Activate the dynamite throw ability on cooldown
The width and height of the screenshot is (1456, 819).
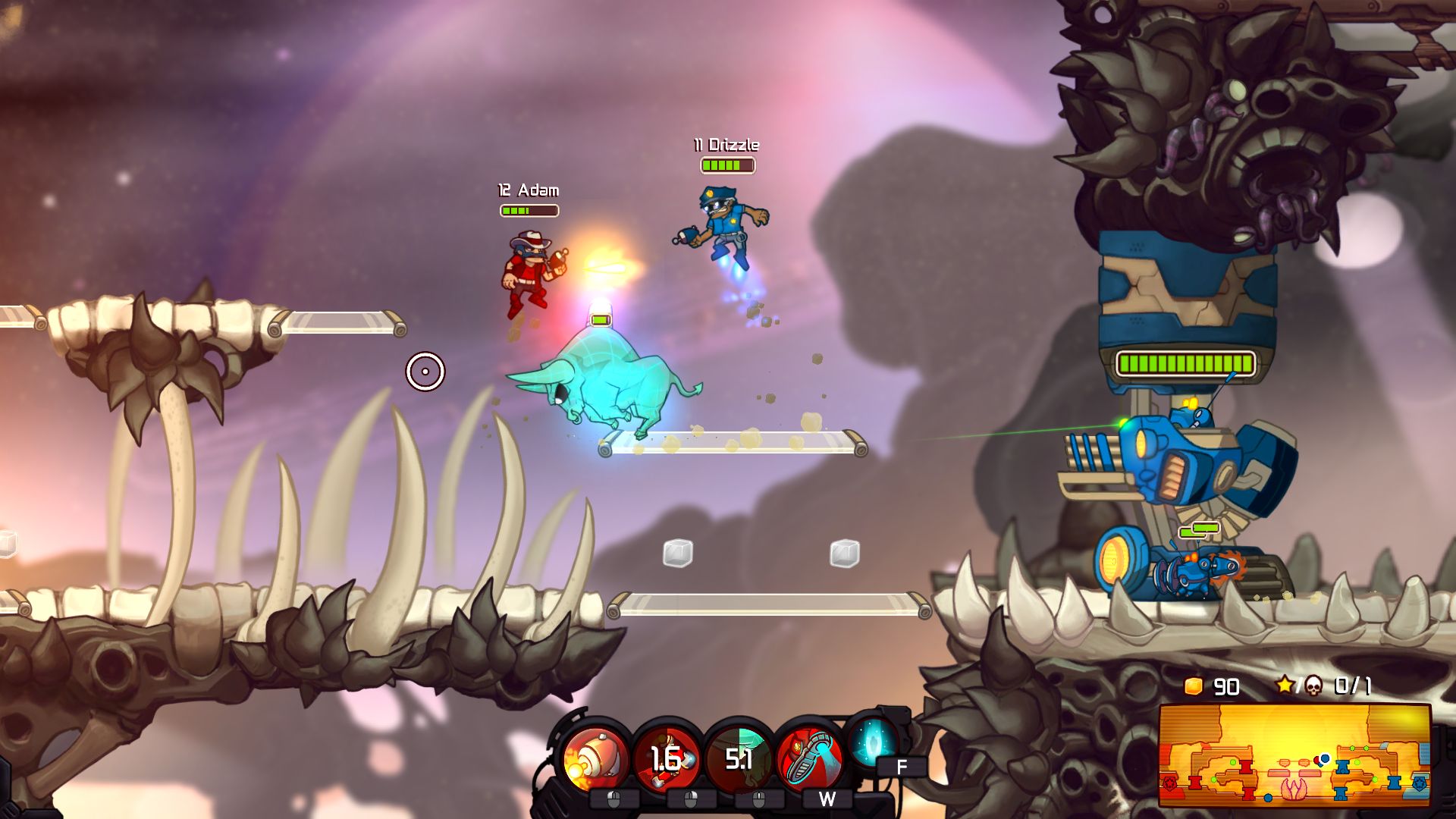pyautogui.click(x=667, y=759)
